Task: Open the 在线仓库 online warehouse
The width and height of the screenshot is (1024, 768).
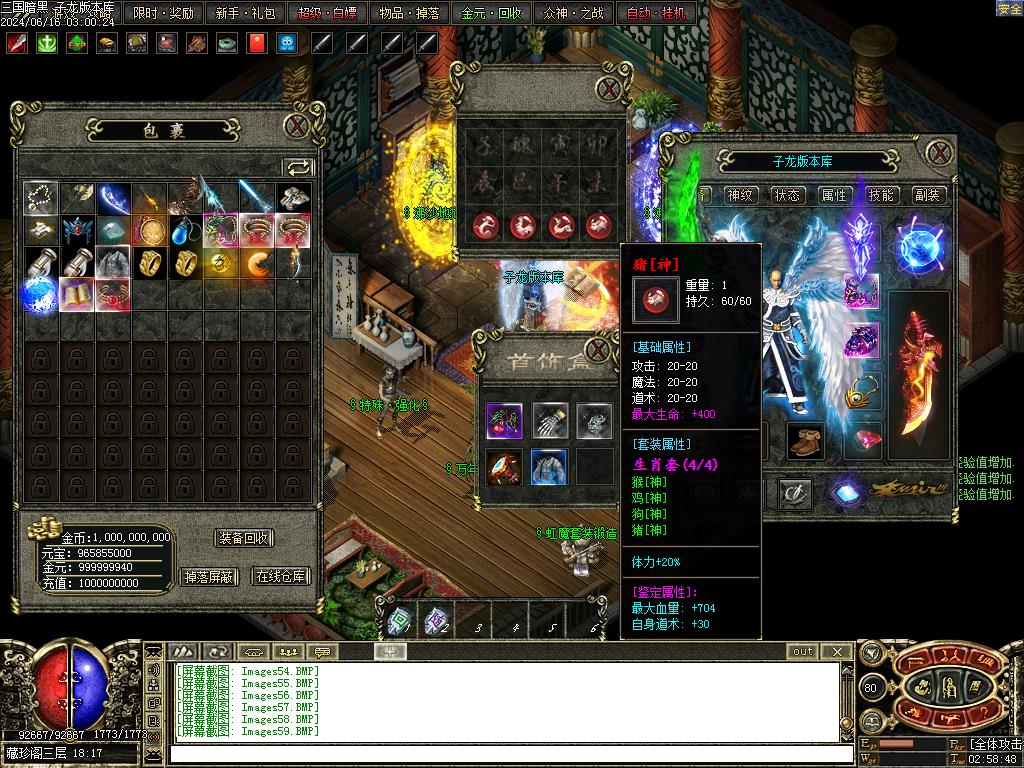Action: coord(281,576)
